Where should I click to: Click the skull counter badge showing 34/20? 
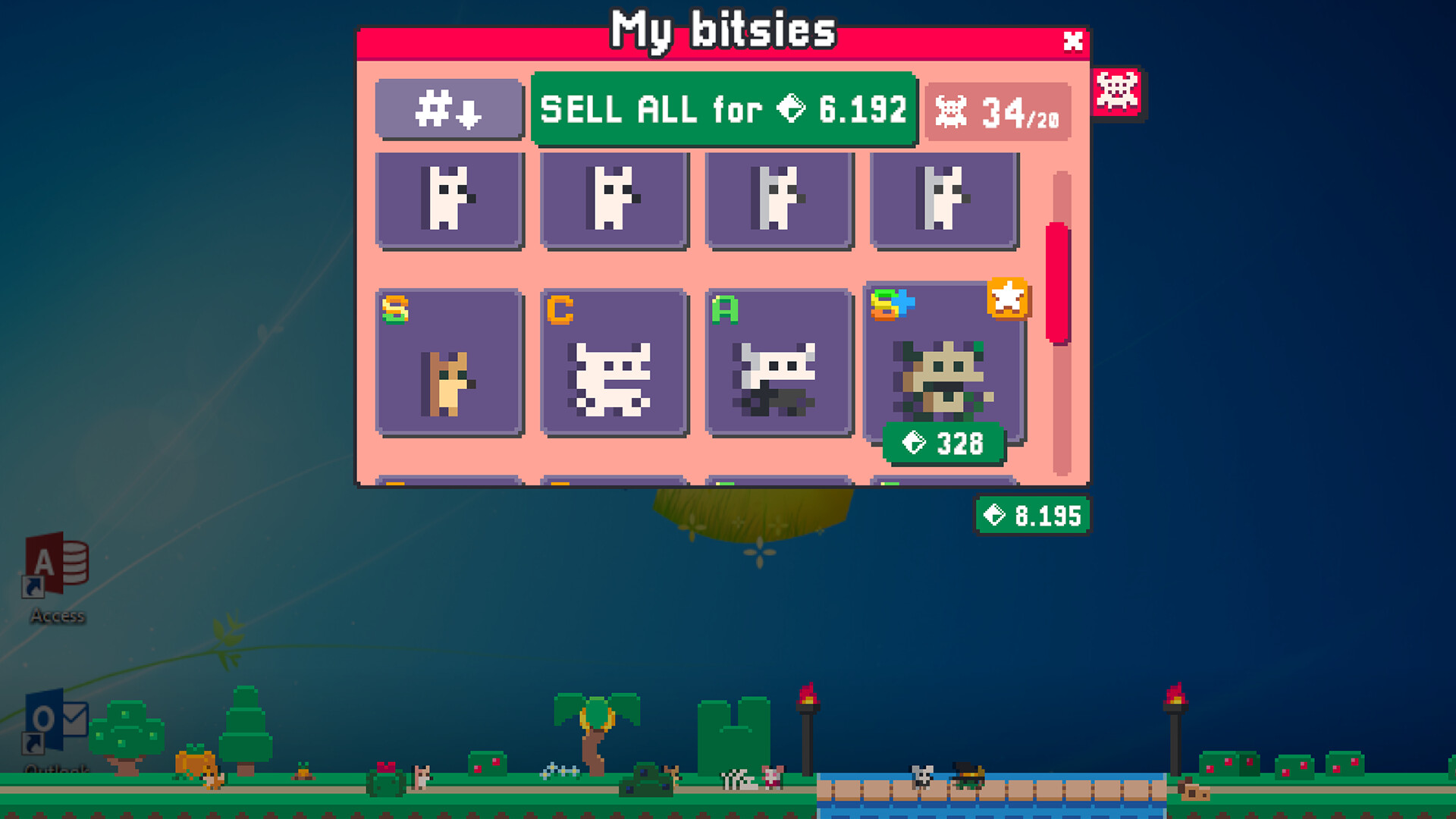point(996,112)
